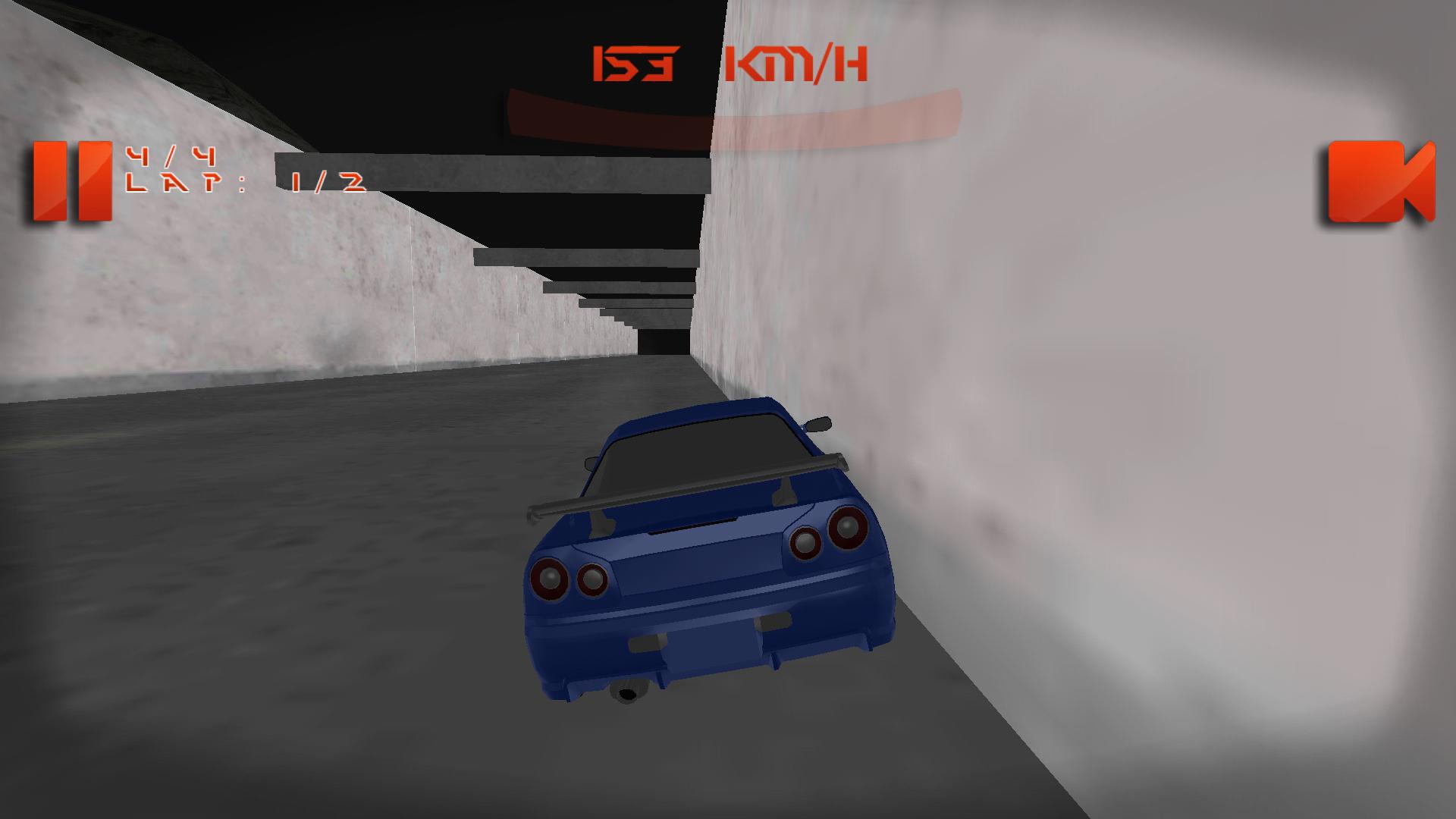This screenshot has height=819, width=1456.
Task: Click the 4/4 position counter
Action: point(171,155)
